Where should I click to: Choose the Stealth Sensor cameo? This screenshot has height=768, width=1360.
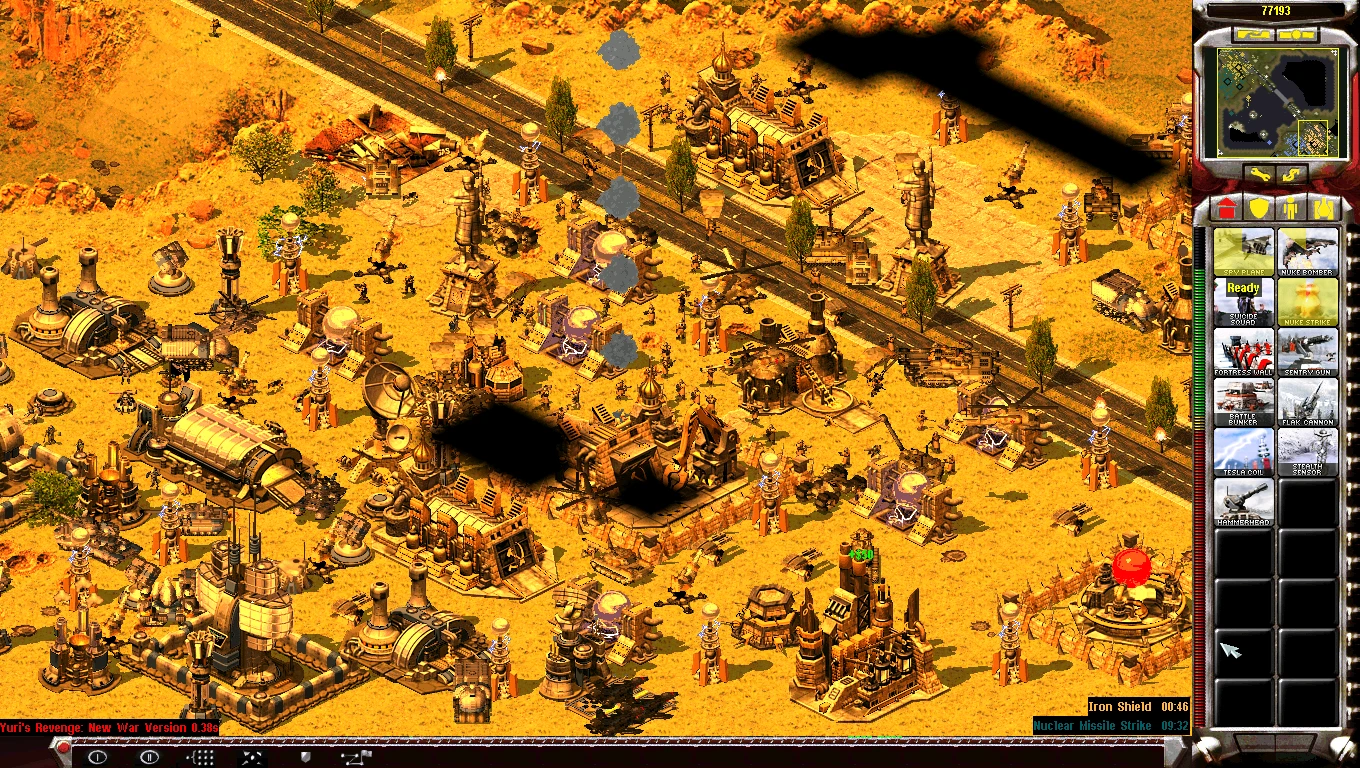point(1308,451)
